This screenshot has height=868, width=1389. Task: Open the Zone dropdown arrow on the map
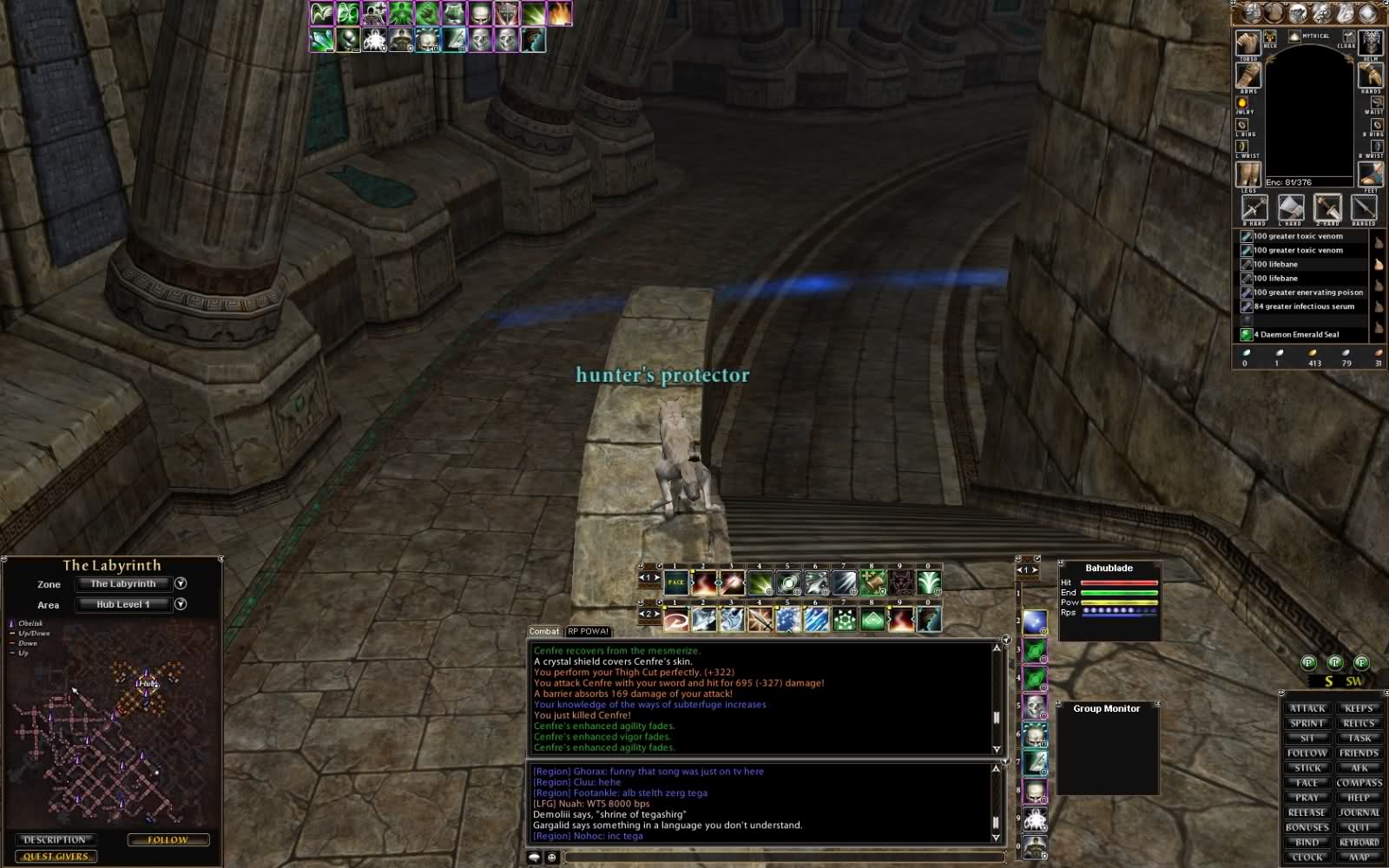181,583
